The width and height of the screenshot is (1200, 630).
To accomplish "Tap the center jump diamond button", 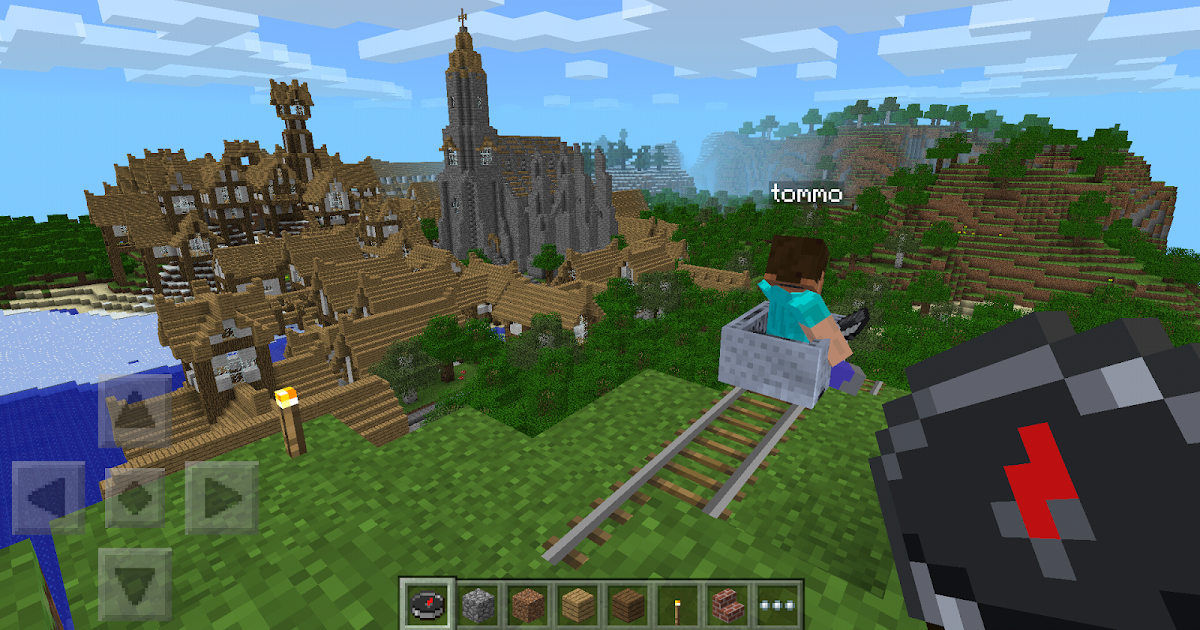I will point(135,496).
